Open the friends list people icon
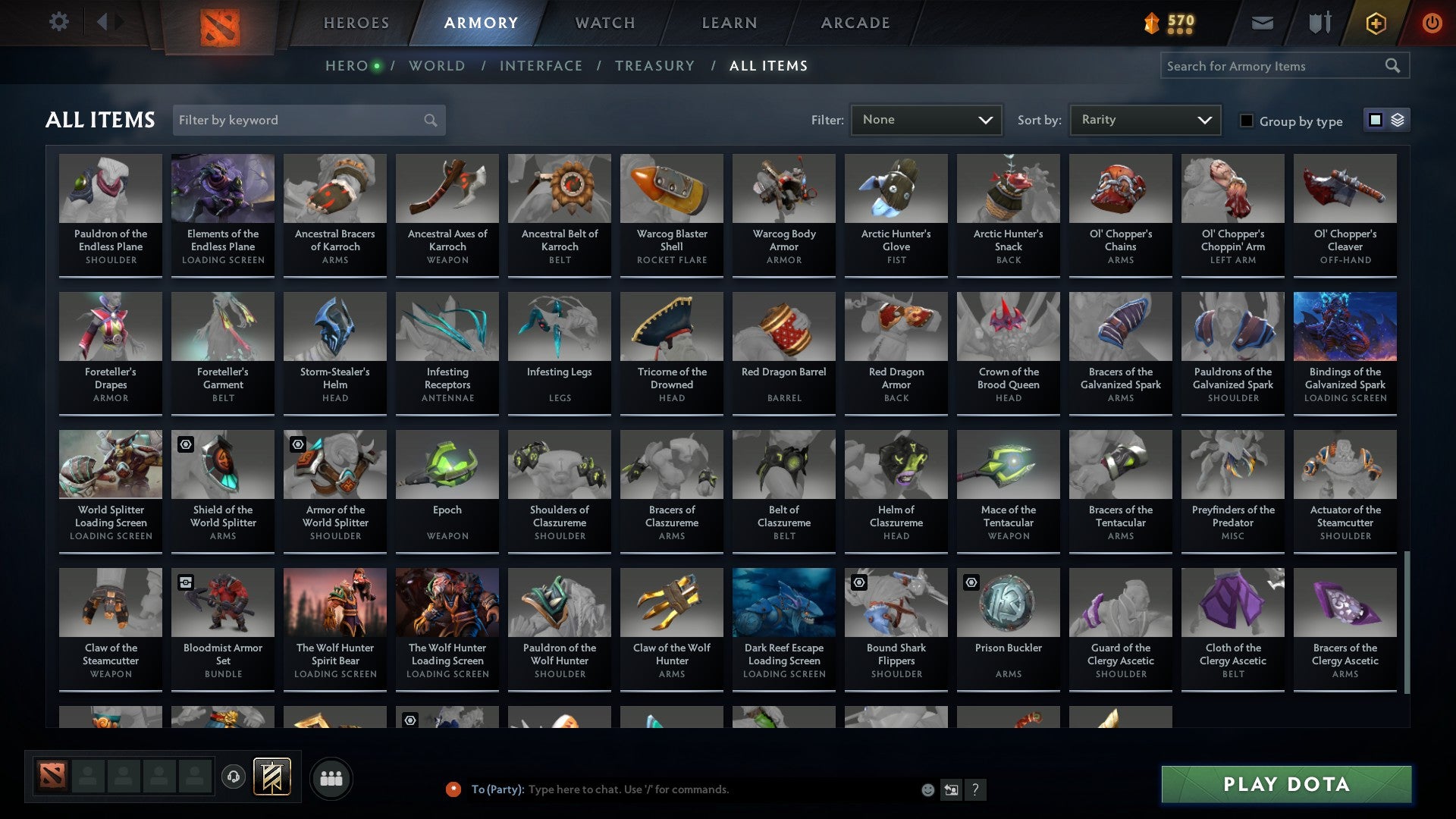 [x=331, y=777]
